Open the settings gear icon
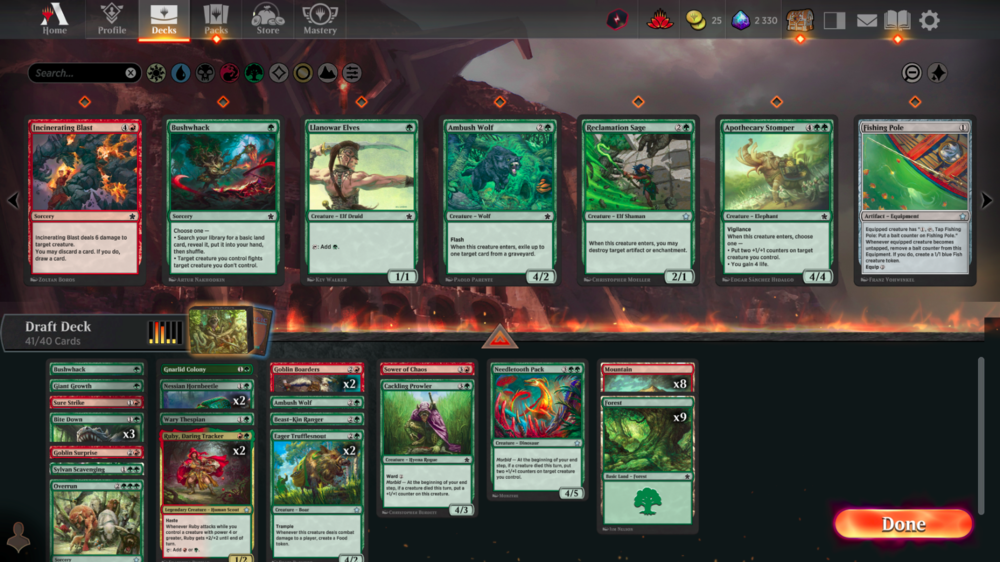This screenshot has width=1000, height=562. point(929,20)
